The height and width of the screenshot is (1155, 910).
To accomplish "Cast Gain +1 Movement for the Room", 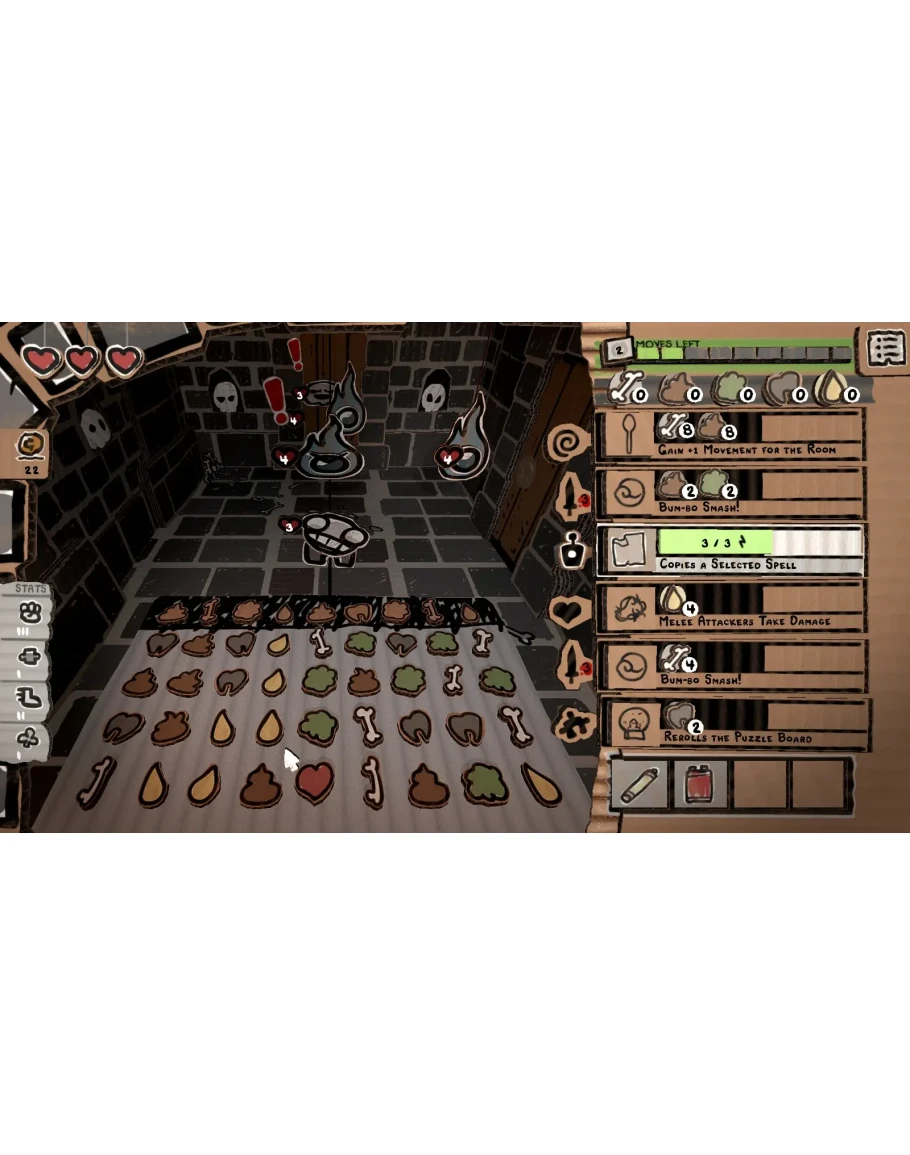I will [x=730, y=435].
